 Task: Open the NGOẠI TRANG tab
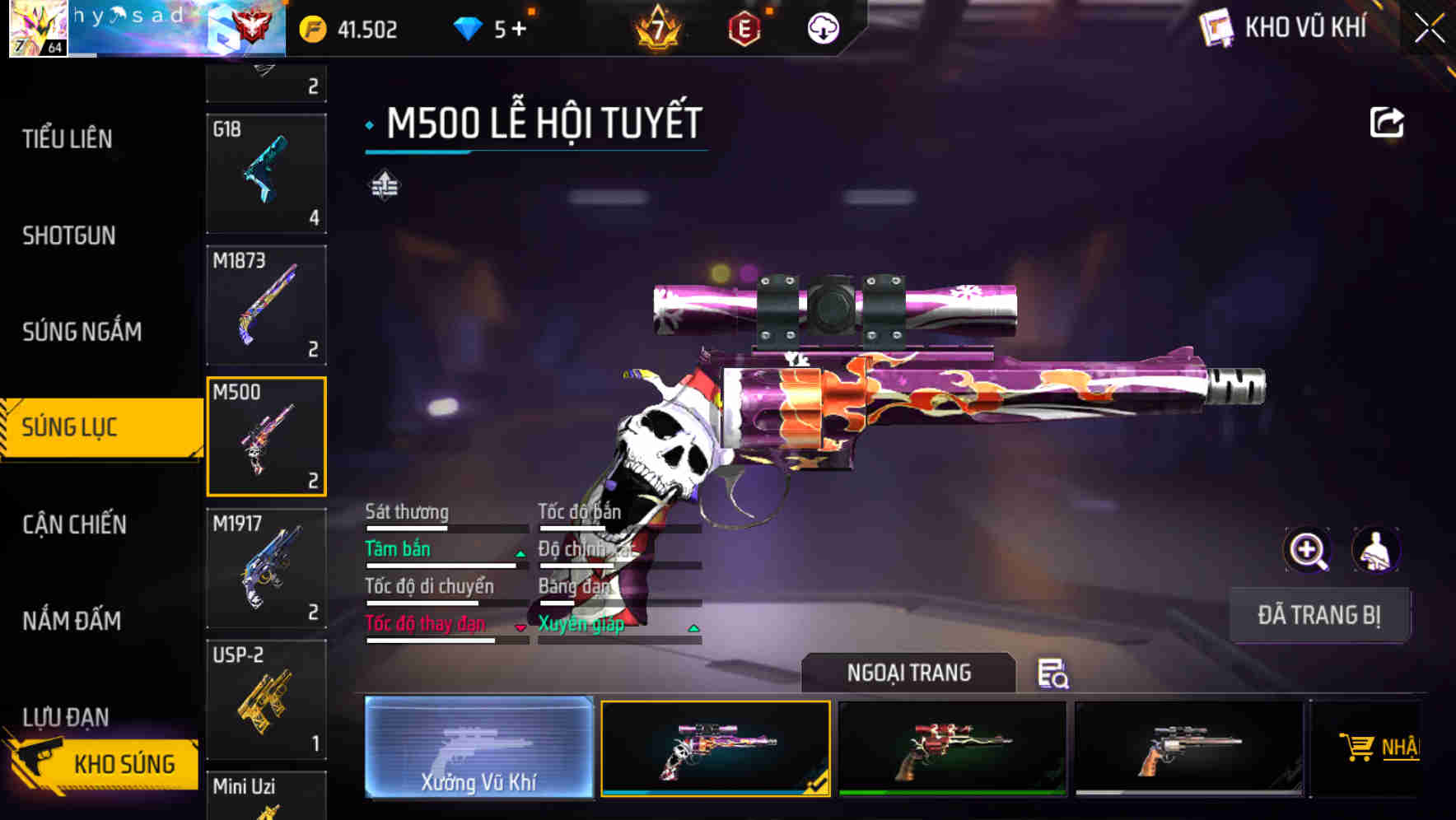[x=909, y=673]
